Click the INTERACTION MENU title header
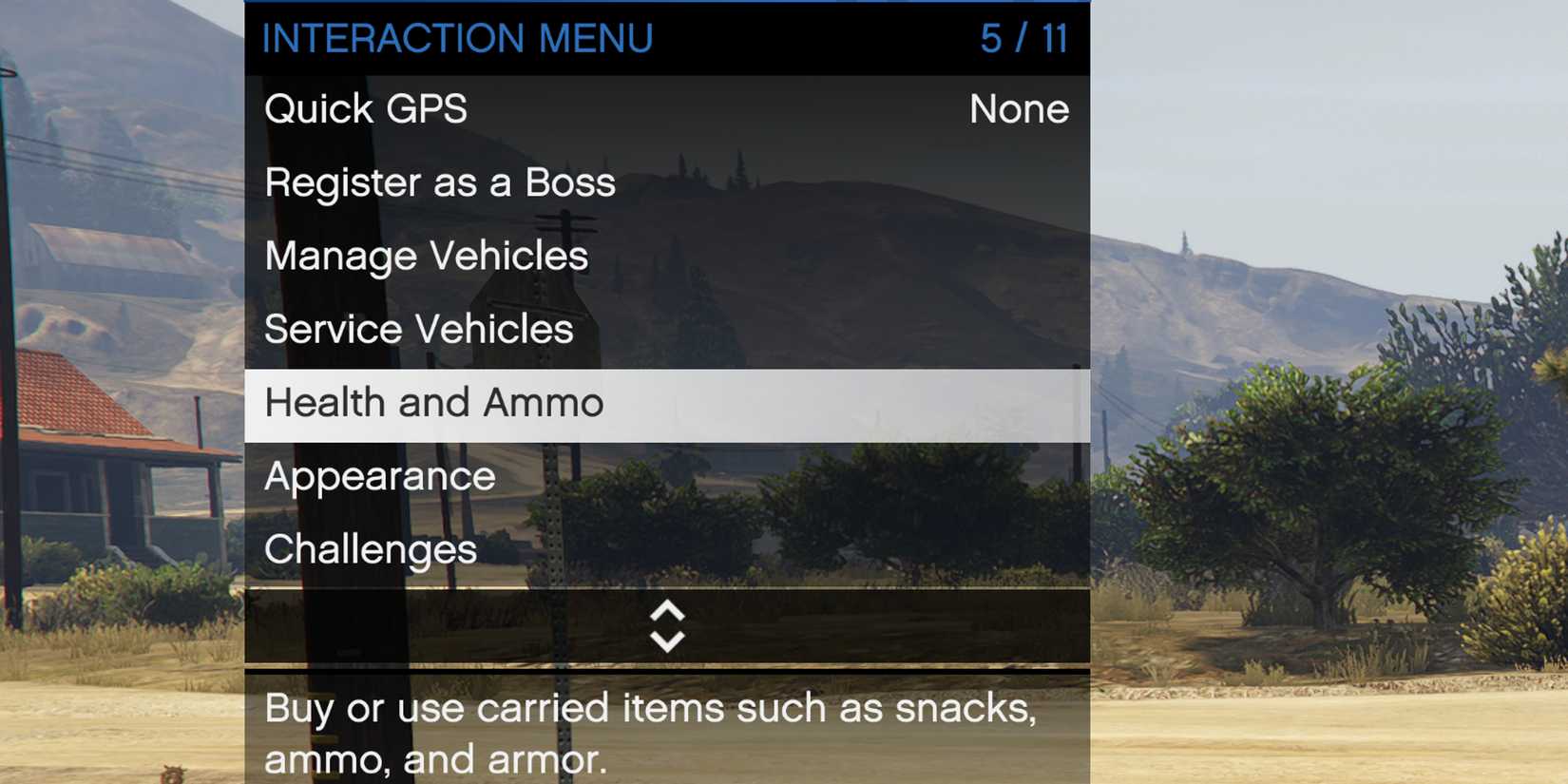1568x784 pixels. tap(459, 38)
